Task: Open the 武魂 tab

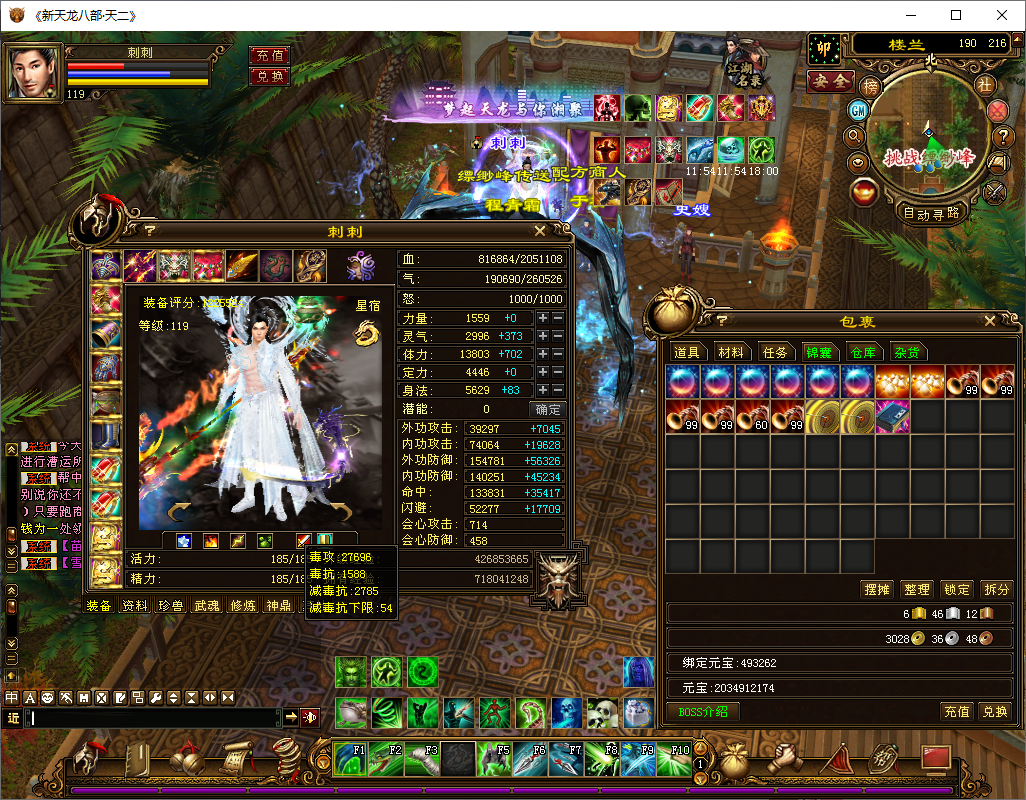Action: 207,606
